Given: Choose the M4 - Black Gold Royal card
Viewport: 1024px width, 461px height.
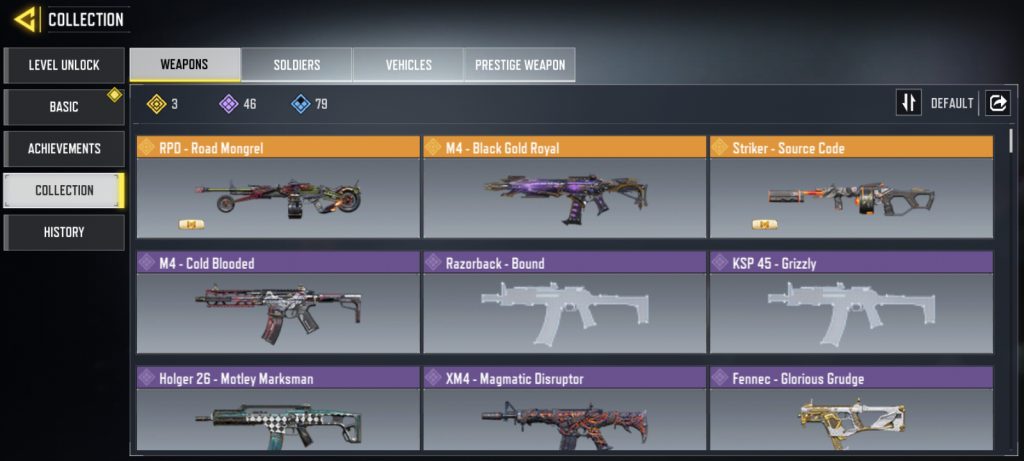Looking at the screenshot, I should point(564,188).
